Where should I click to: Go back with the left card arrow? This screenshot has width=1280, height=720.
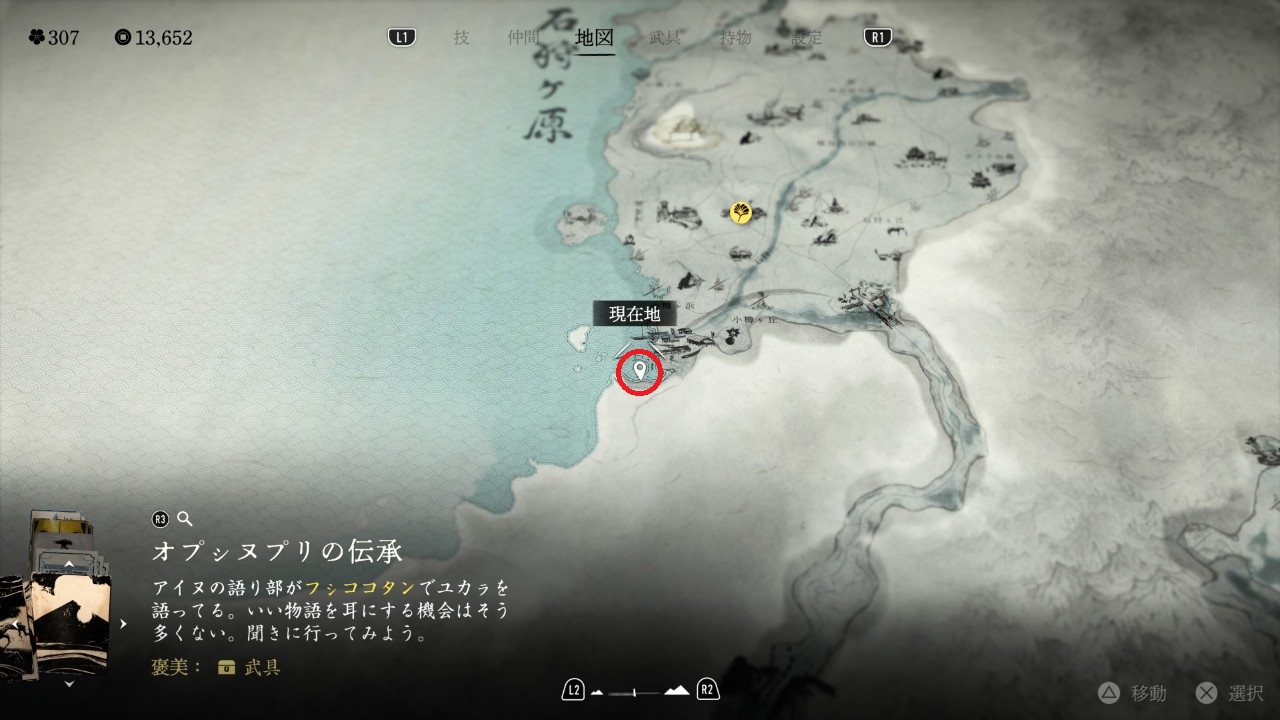pyautogui.click(x=16, y=625)
